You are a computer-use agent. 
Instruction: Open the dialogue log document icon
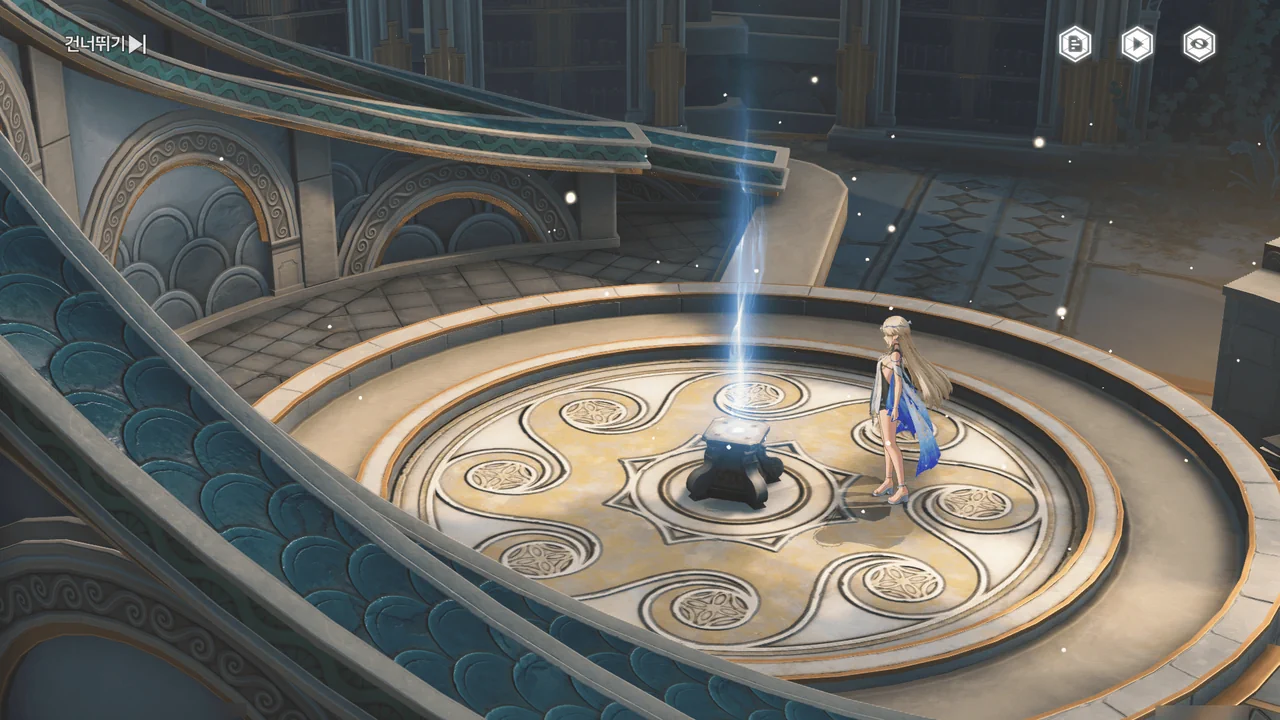pos(1075,44)
